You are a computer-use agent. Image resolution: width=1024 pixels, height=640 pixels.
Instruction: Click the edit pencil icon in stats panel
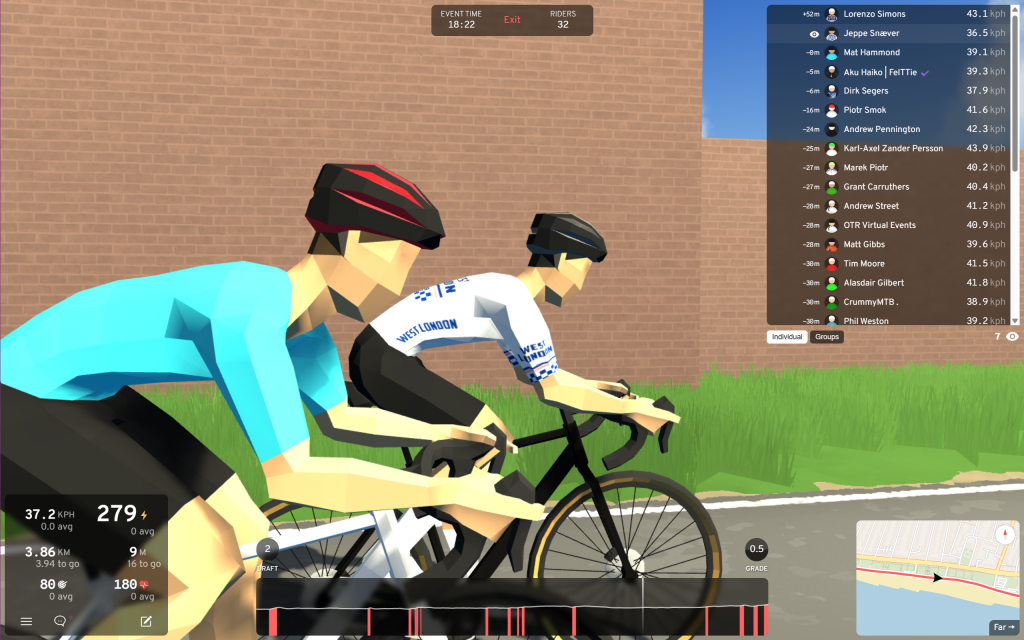(x=146, y=621)
